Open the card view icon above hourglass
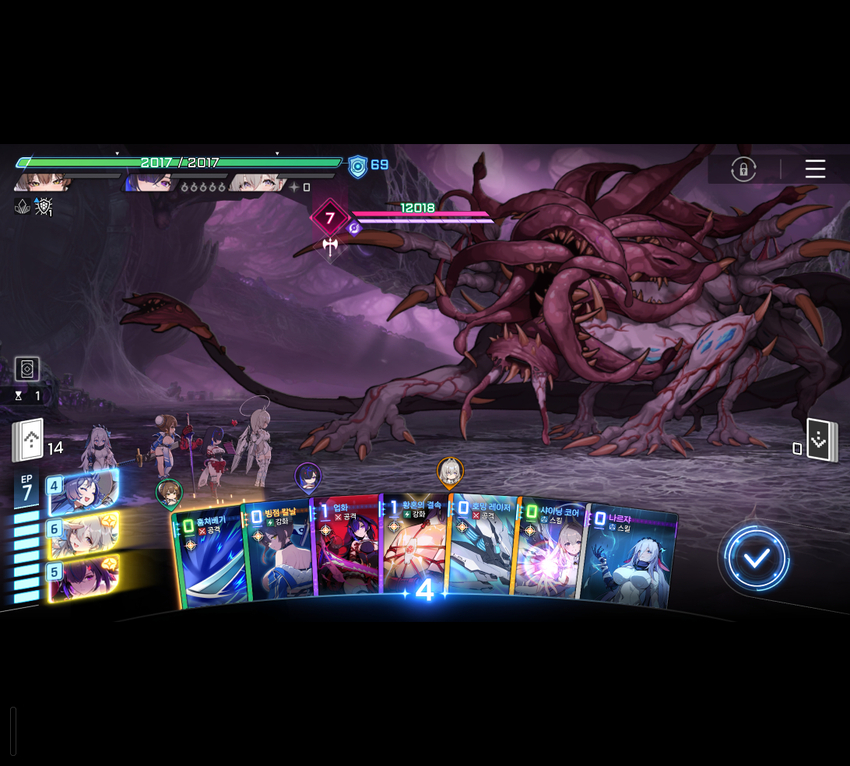Viewport: 850px width, 766px height. (27, 368)
